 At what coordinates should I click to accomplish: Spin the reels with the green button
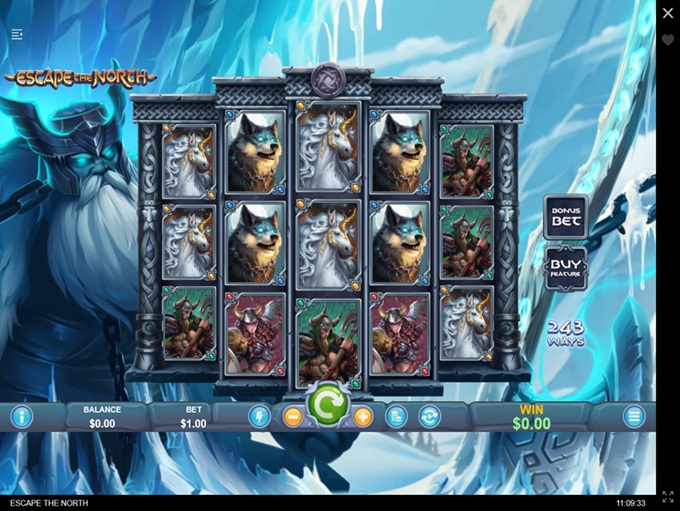coord(326,406)
